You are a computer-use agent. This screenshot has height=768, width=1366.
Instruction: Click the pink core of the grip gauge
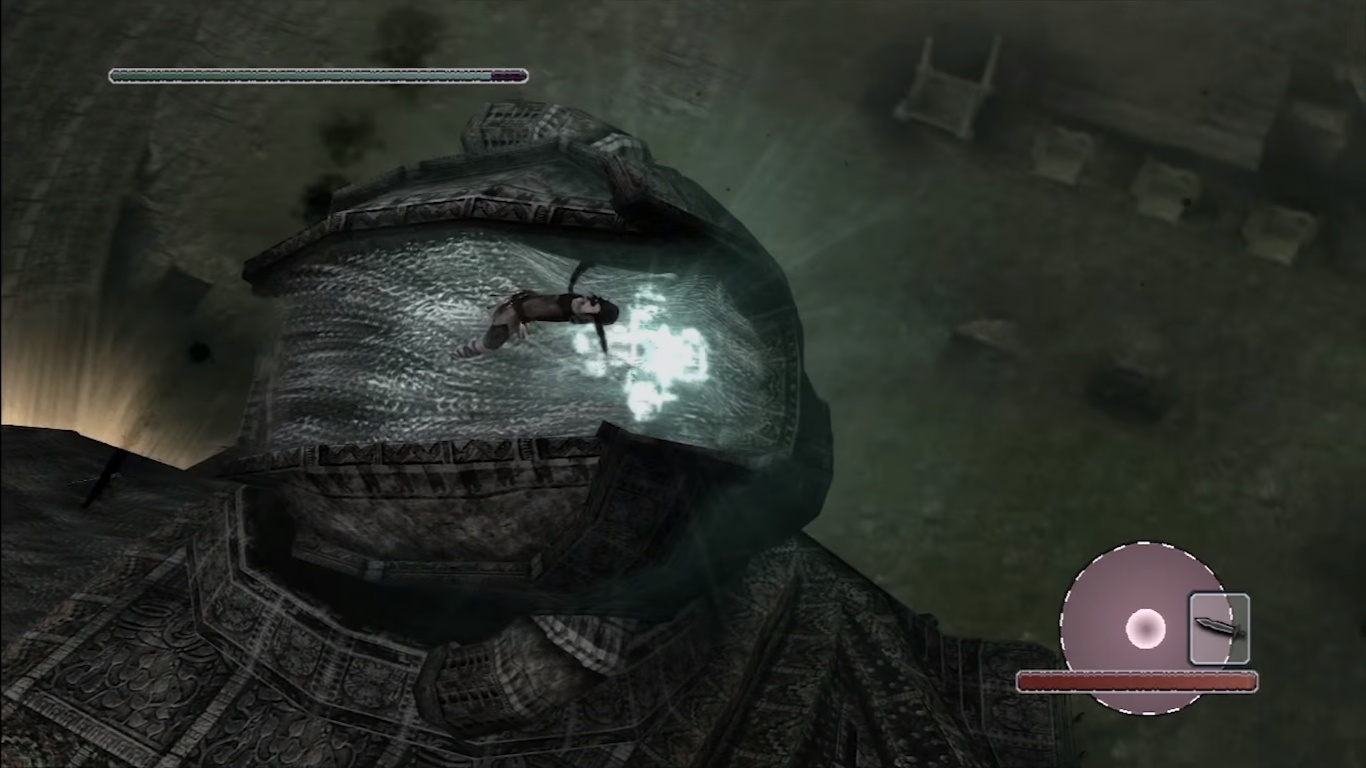(1146, 627)
